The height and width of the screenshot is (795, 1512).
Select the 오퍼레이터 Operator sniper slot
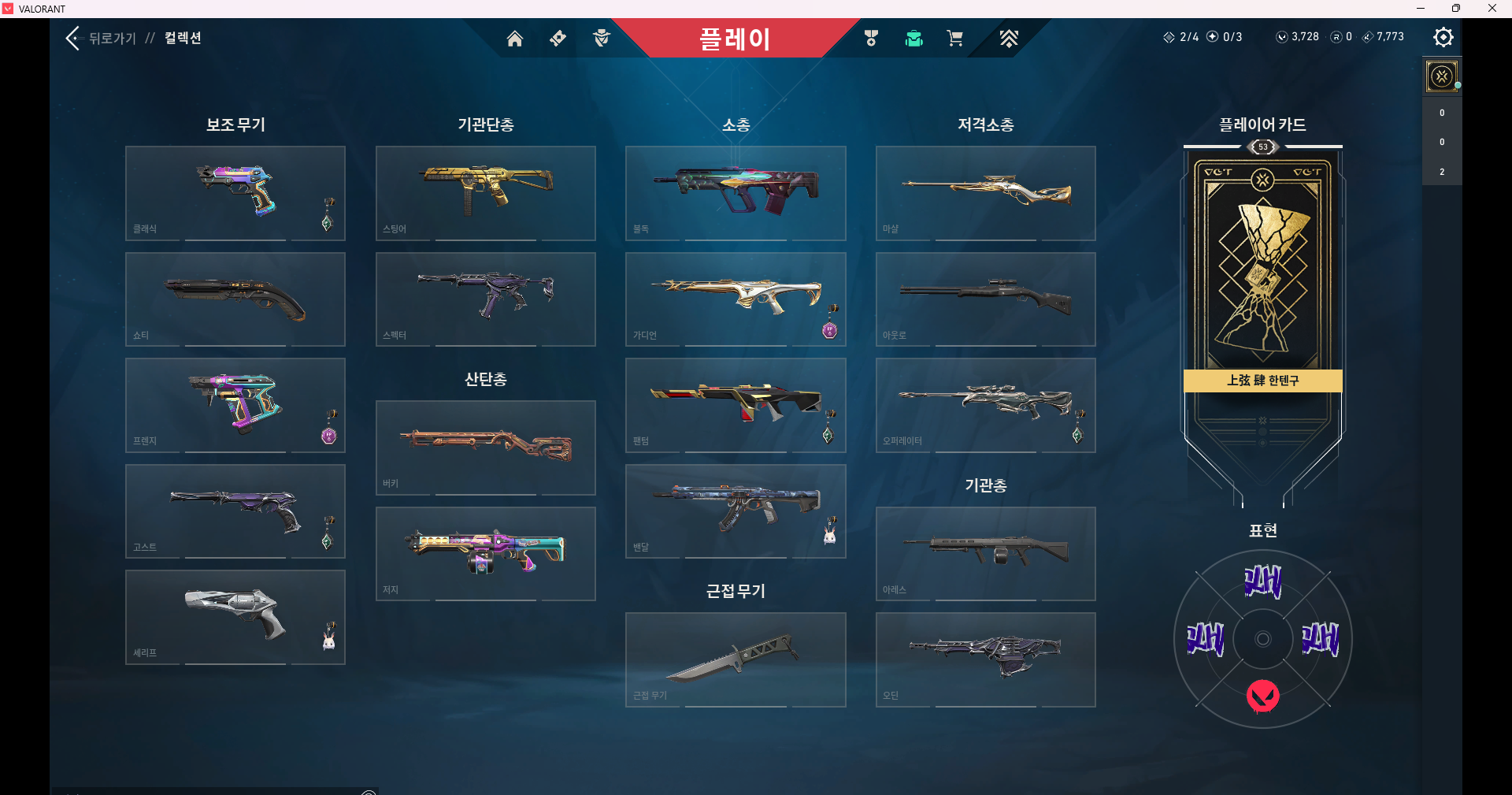pyautogui.click(x=985, y=405)
